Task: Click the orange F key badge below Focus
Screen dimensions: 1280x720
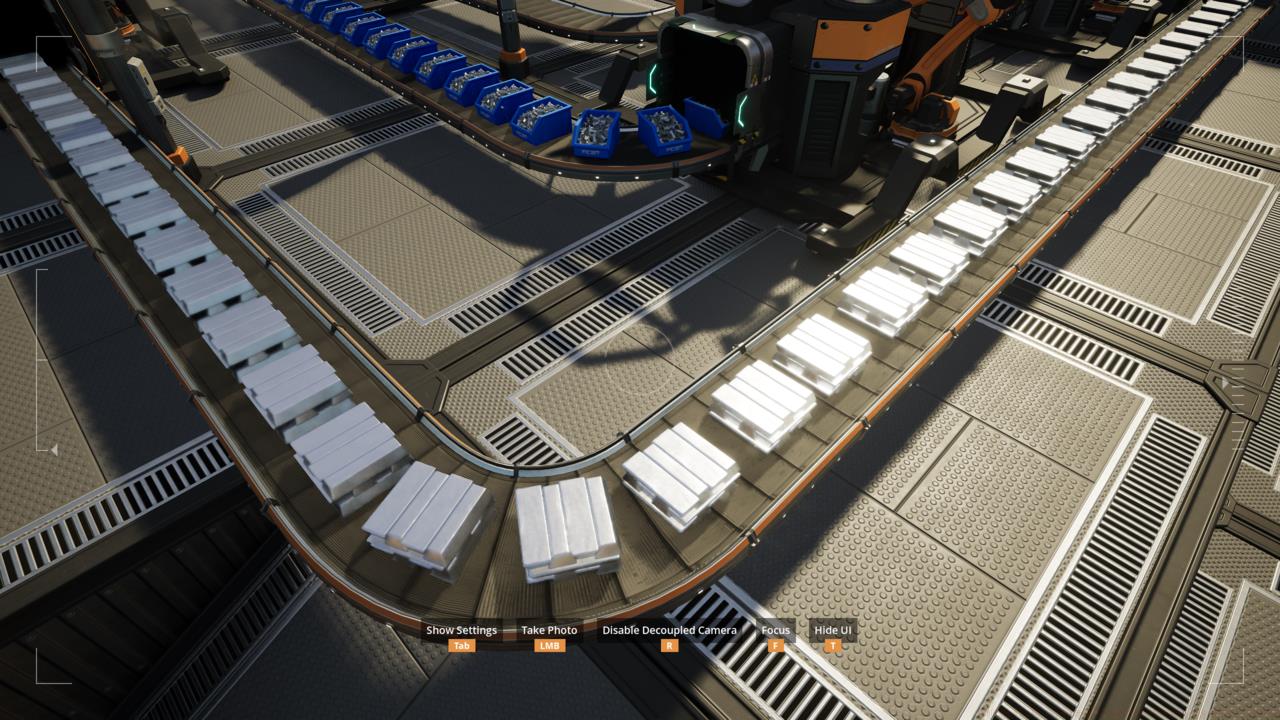Action: [774, 646]
